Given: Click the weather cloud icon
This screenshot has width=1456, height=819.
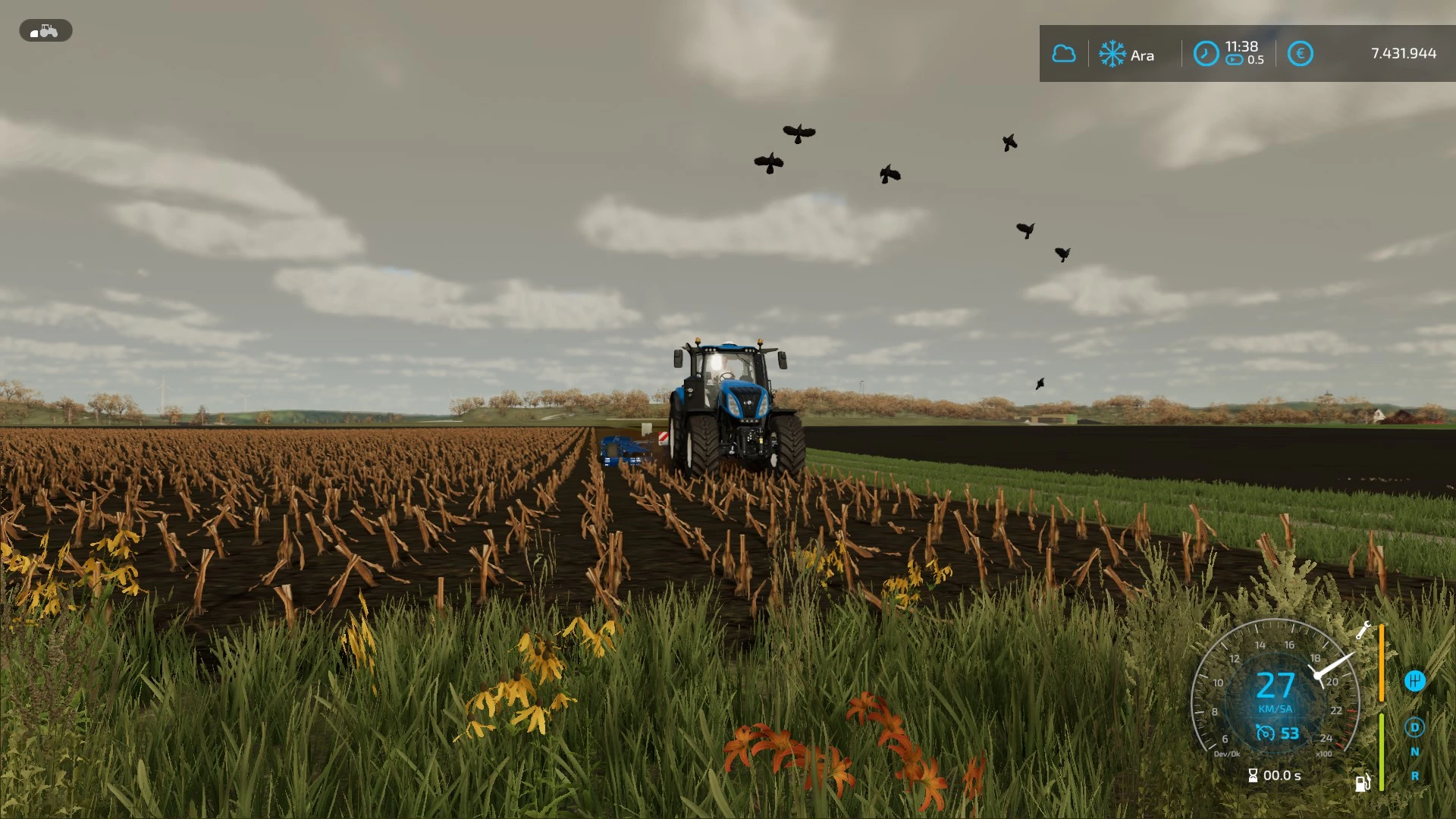Looking at the screenshot, I should [x=1064, y=53].
